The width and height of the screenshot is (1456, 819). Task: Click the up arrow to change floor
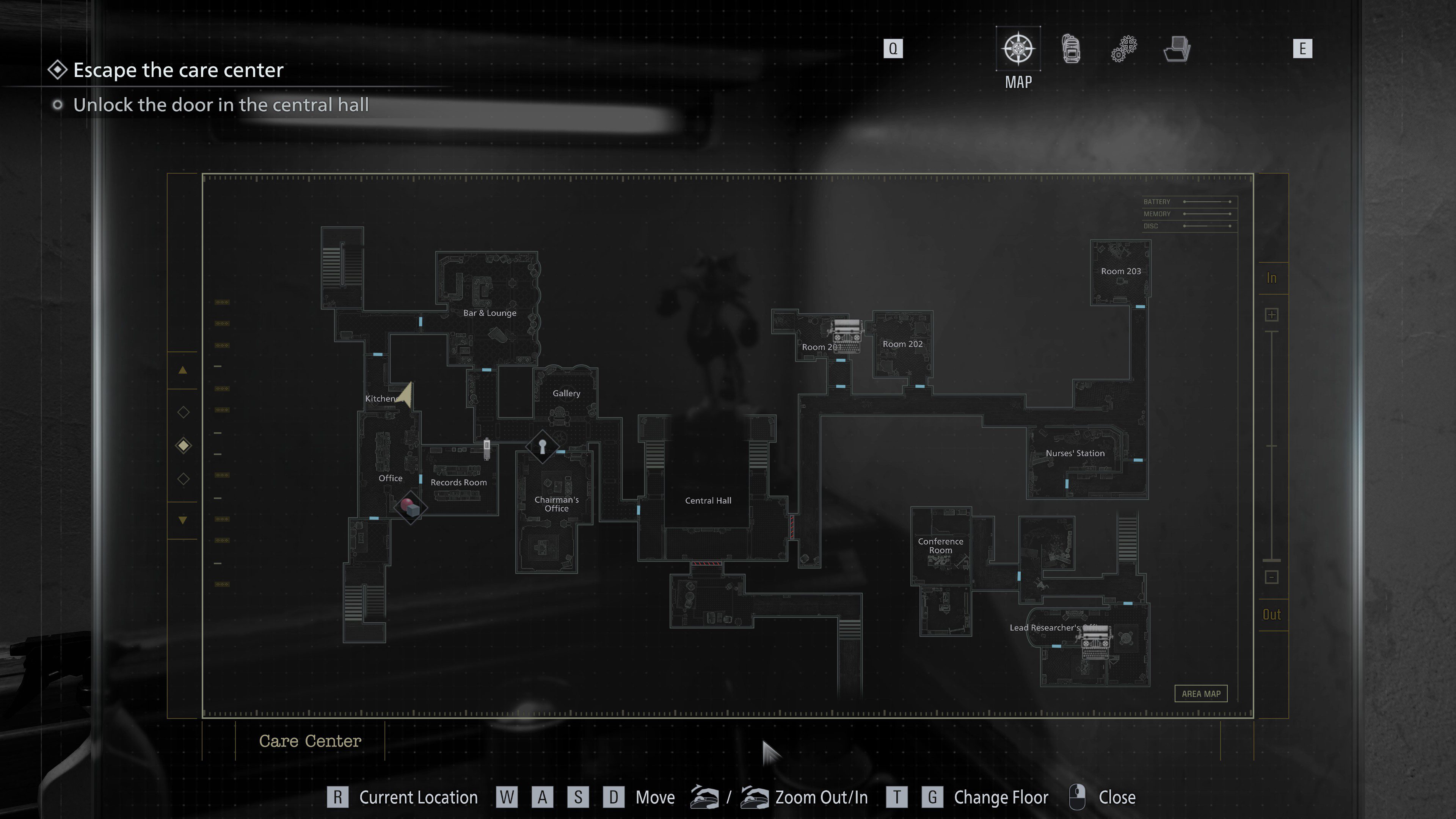(183, 370)
